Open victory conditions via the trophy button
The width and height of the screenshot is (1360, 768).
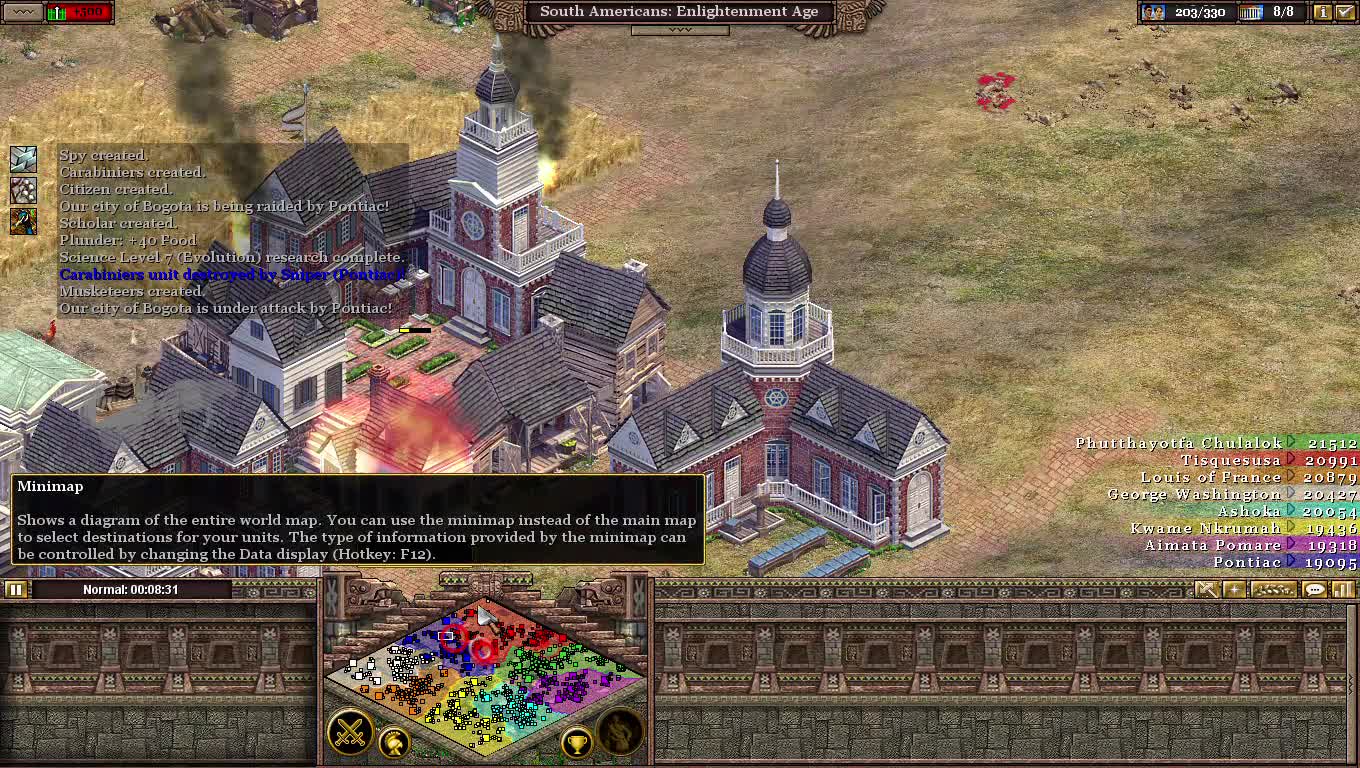(x=577, y=744)
